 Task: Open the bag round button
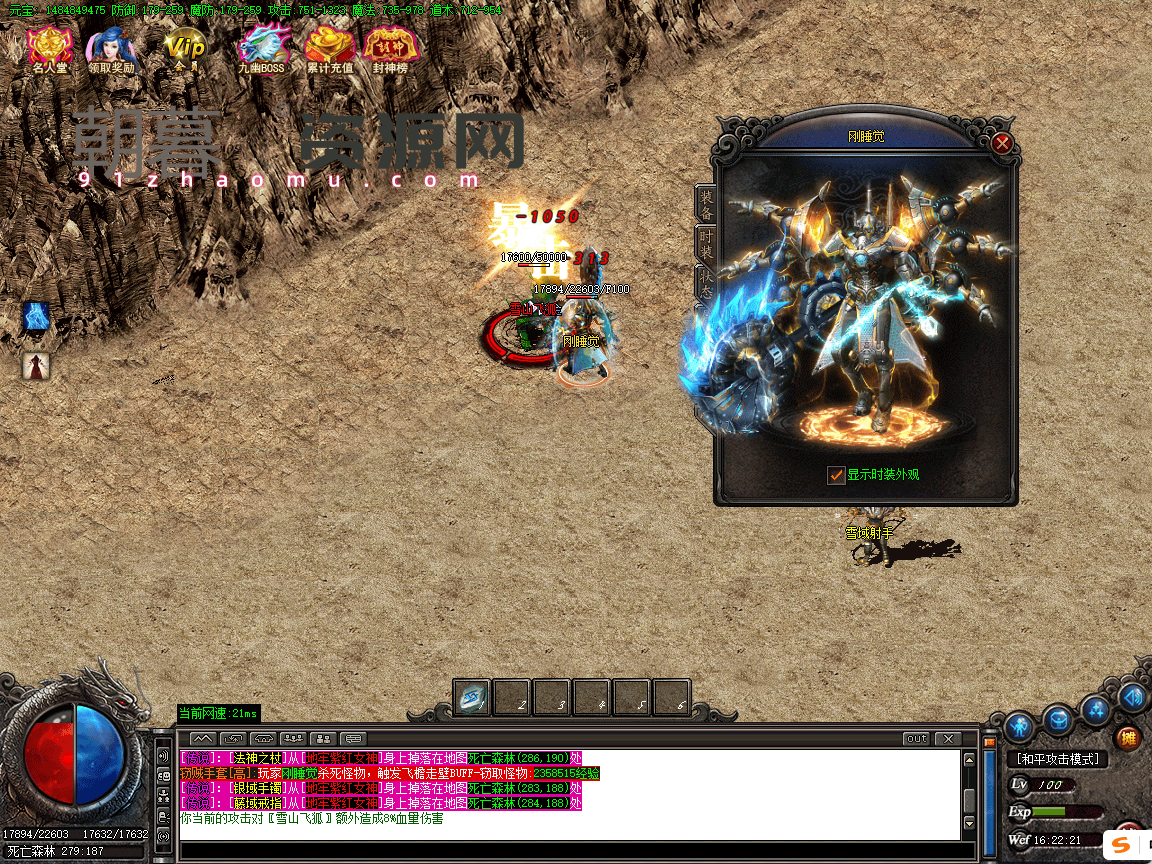(x=1058, y=718)
